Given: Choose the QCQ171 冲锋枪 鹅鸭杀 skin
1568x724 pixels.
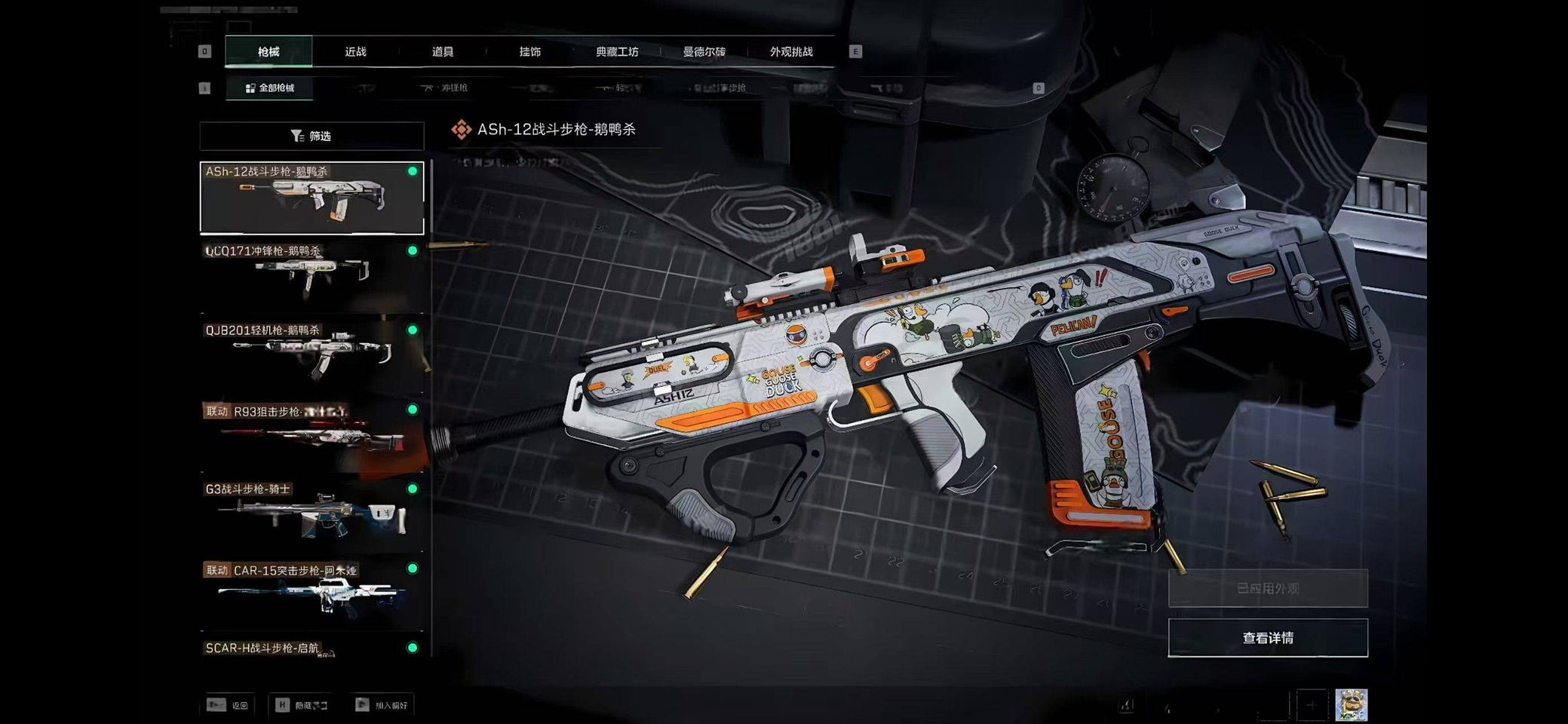Looking at the screenshot, I should pos(311,276).
